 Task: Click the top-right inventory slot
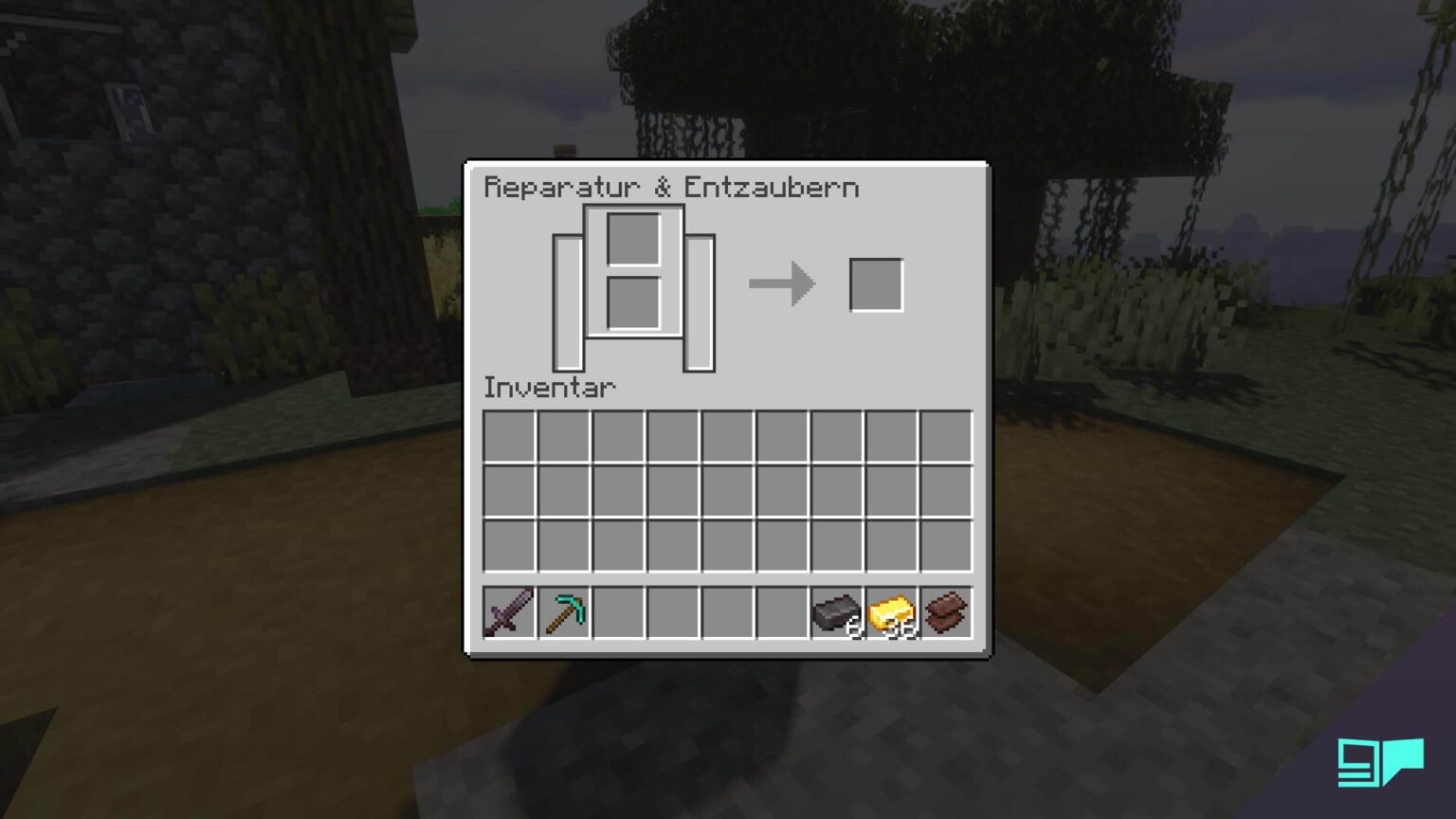(945, 434)
